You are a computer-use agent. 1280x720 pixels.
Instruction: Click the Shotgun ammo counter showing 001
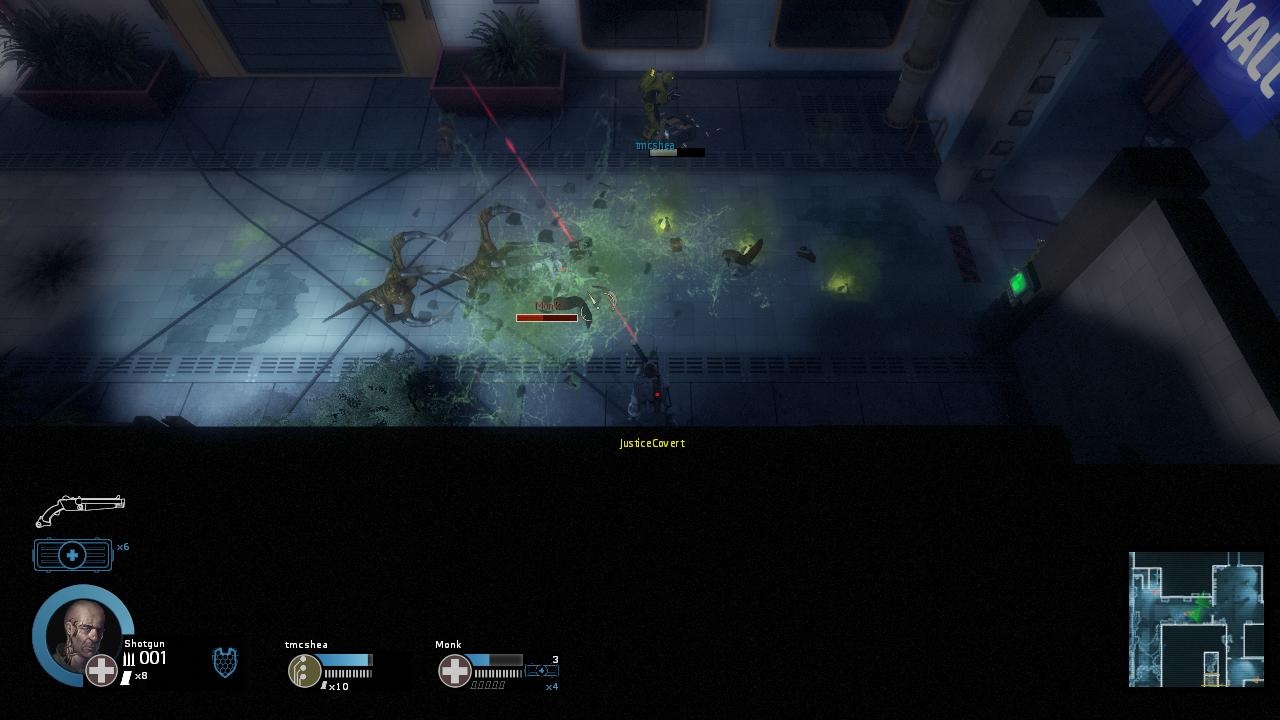146,658
